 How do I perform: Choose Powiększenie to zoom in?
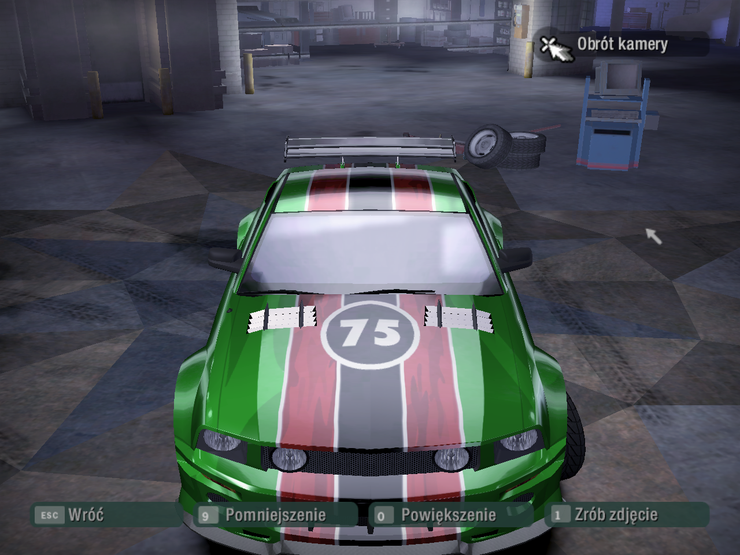447,515
